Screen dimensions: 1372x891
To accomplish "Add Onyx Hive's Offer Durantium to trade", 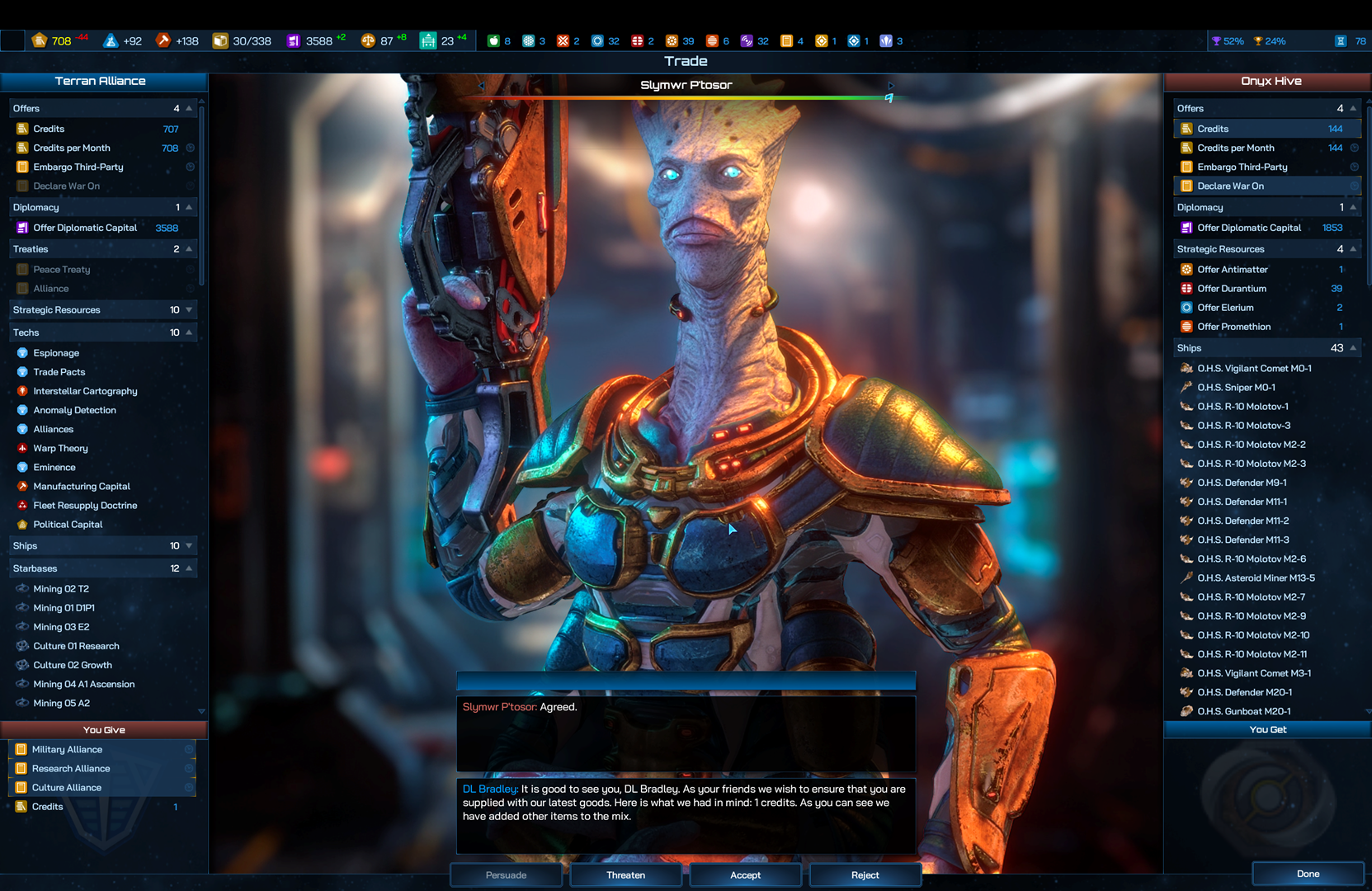I will pos(1232,289).
